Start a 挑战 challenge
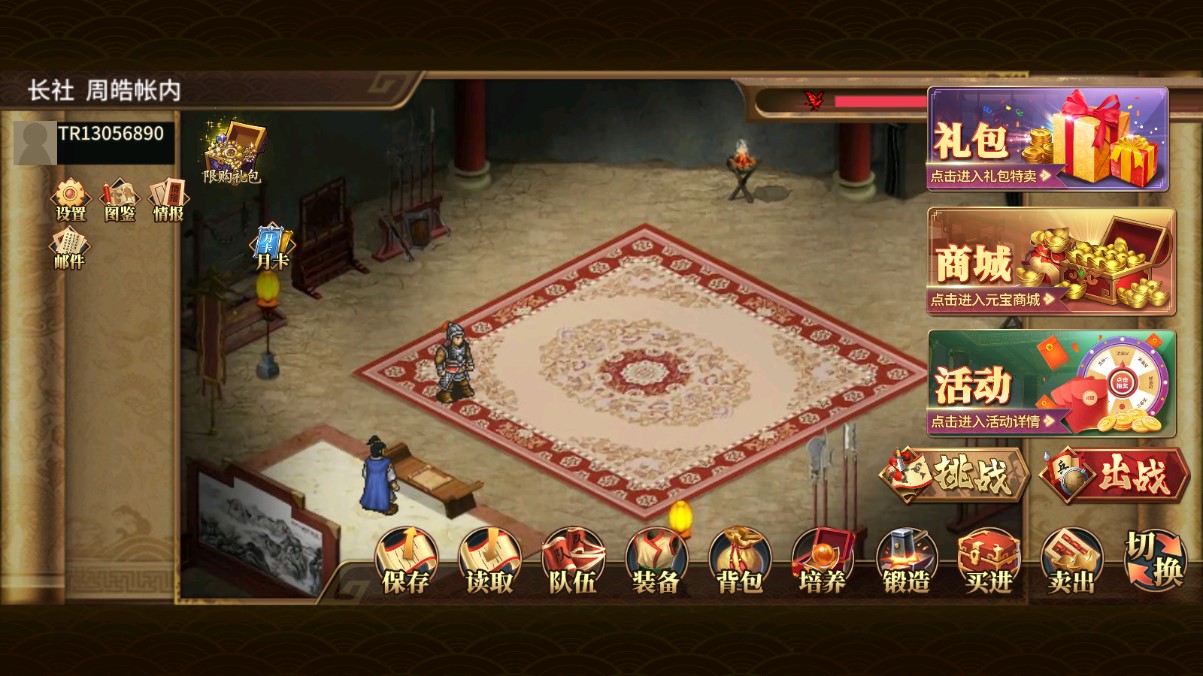 pos(954,476)
